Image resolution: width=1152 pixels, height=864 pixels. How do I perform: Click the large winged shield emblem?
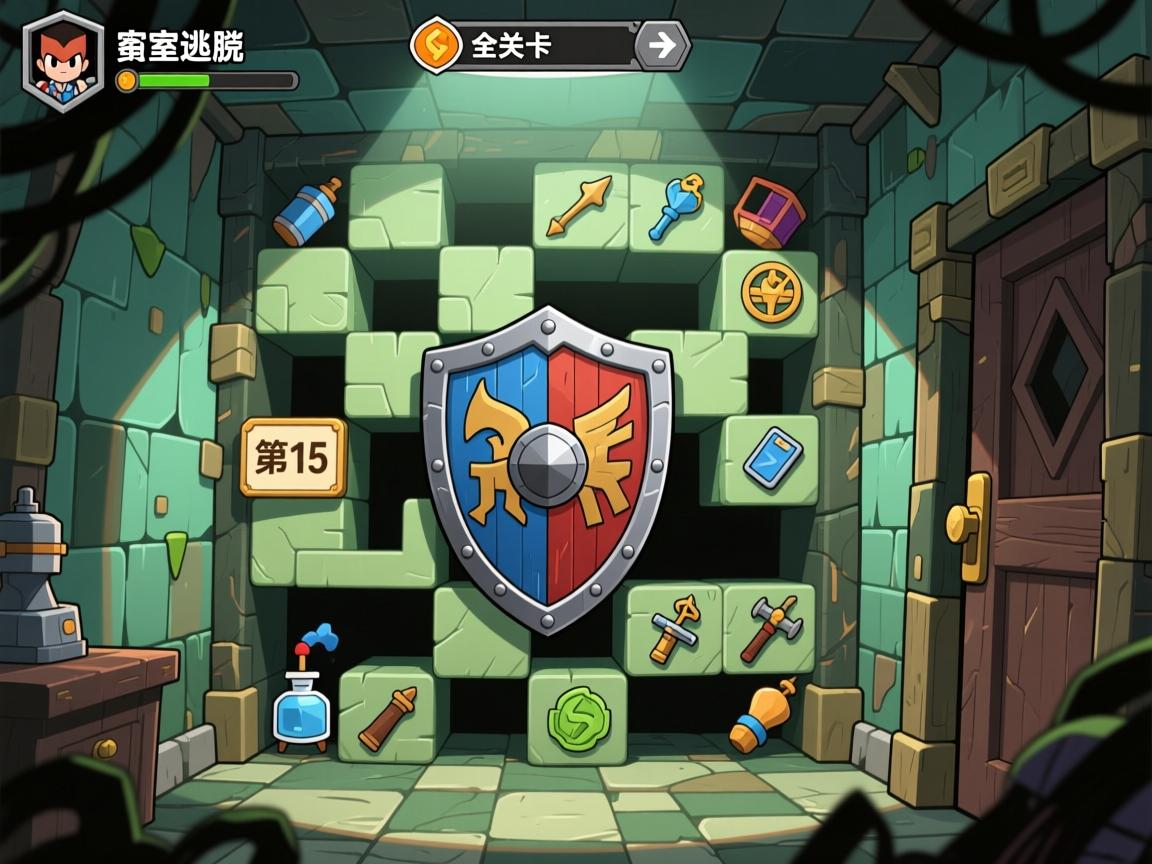(x=546, y=466)
